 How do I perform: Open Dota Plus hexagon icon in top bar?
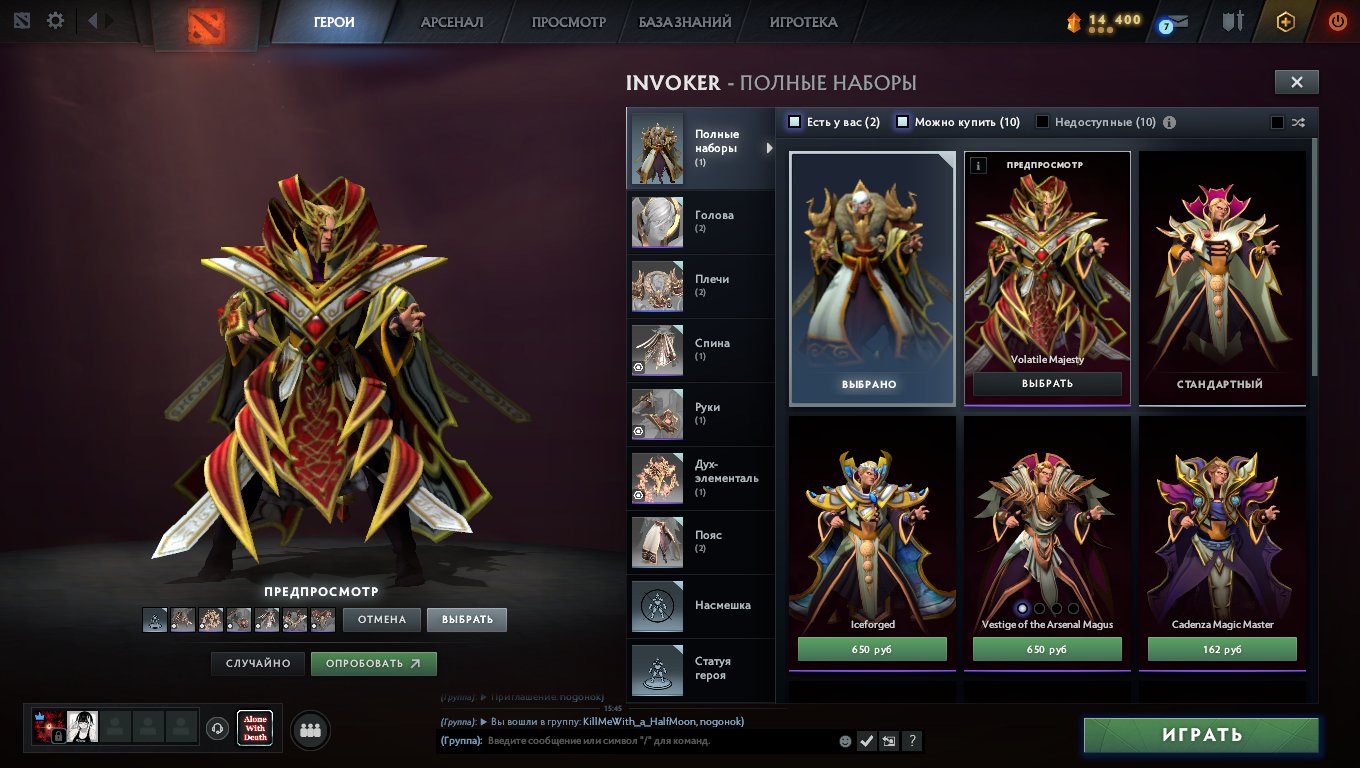pos(1286,20)
